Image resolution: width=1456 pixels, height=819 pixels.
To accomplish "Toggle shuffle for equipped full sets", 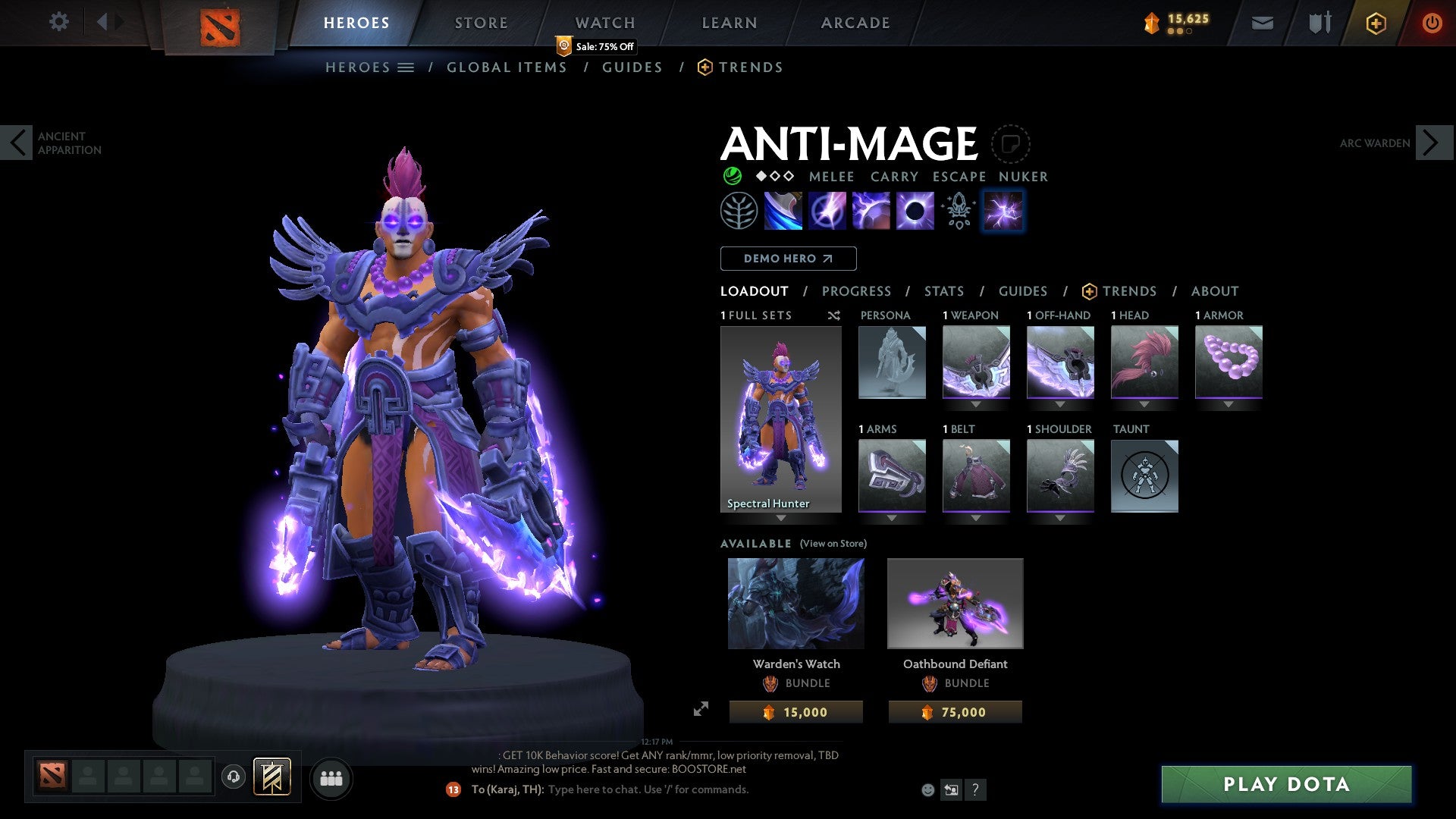I will click(x=834, y=315).
